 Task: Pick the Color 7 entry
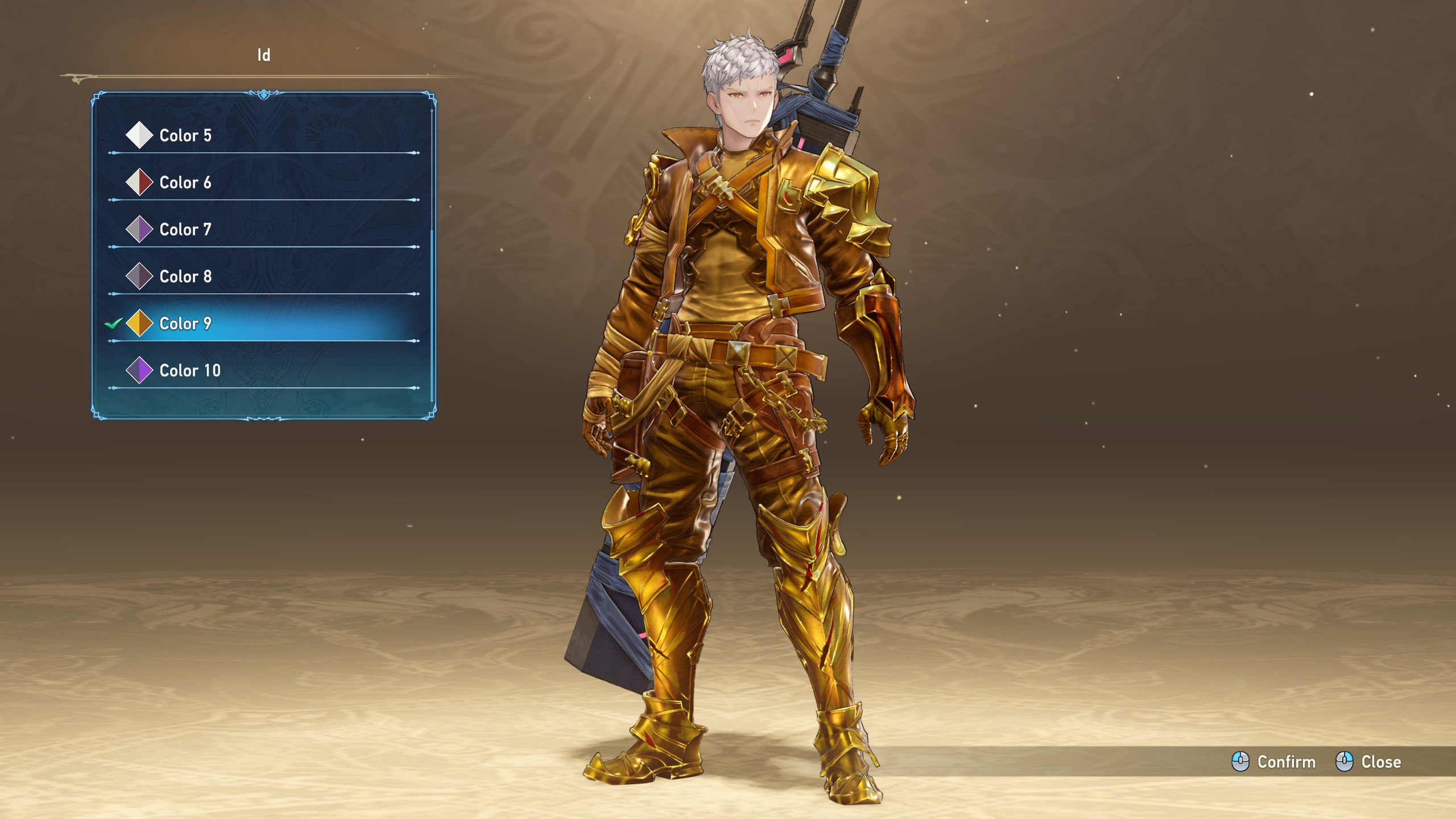185,230
